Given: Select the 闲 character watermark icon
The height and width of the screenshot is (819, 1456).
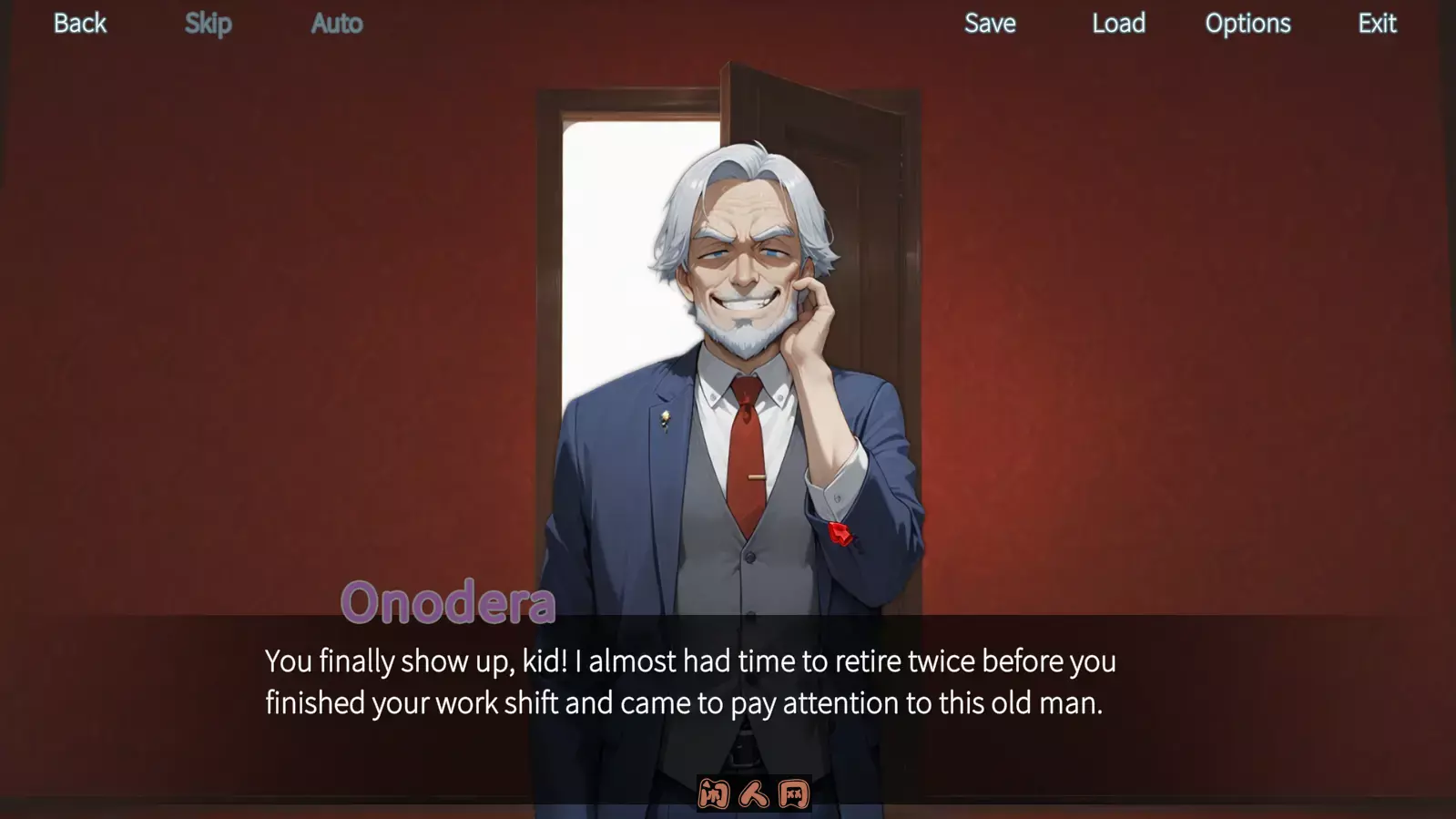Looking at the screenshot, I should (715, 793).
